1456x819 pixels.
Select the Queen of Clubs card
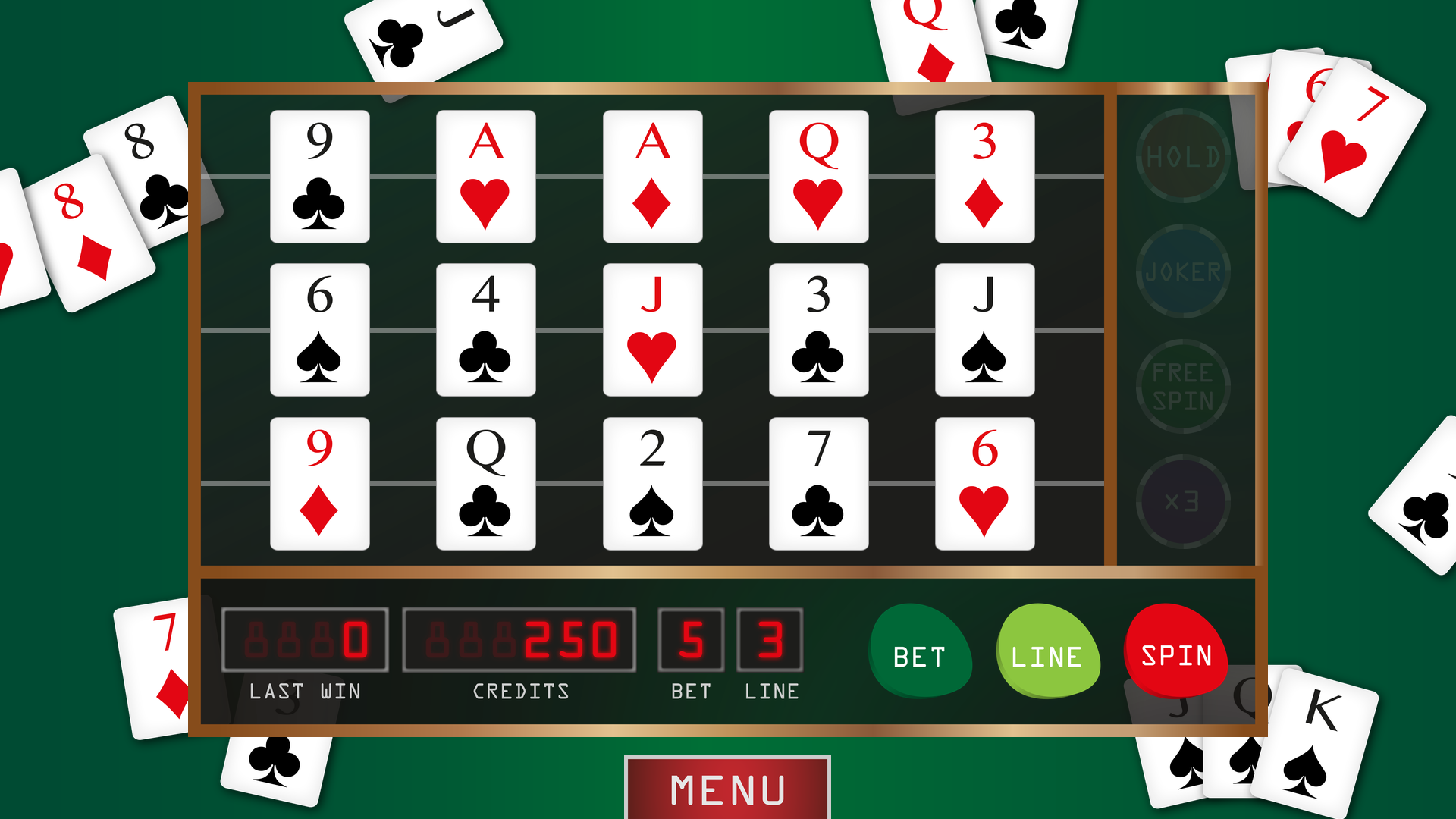[x=486, y=484]
